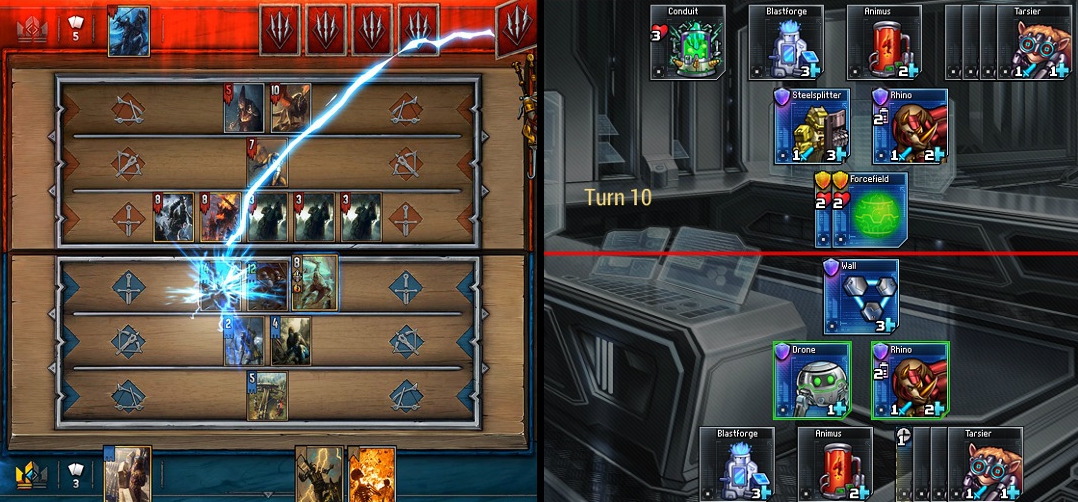Select the enemy card with power 7

267,163
